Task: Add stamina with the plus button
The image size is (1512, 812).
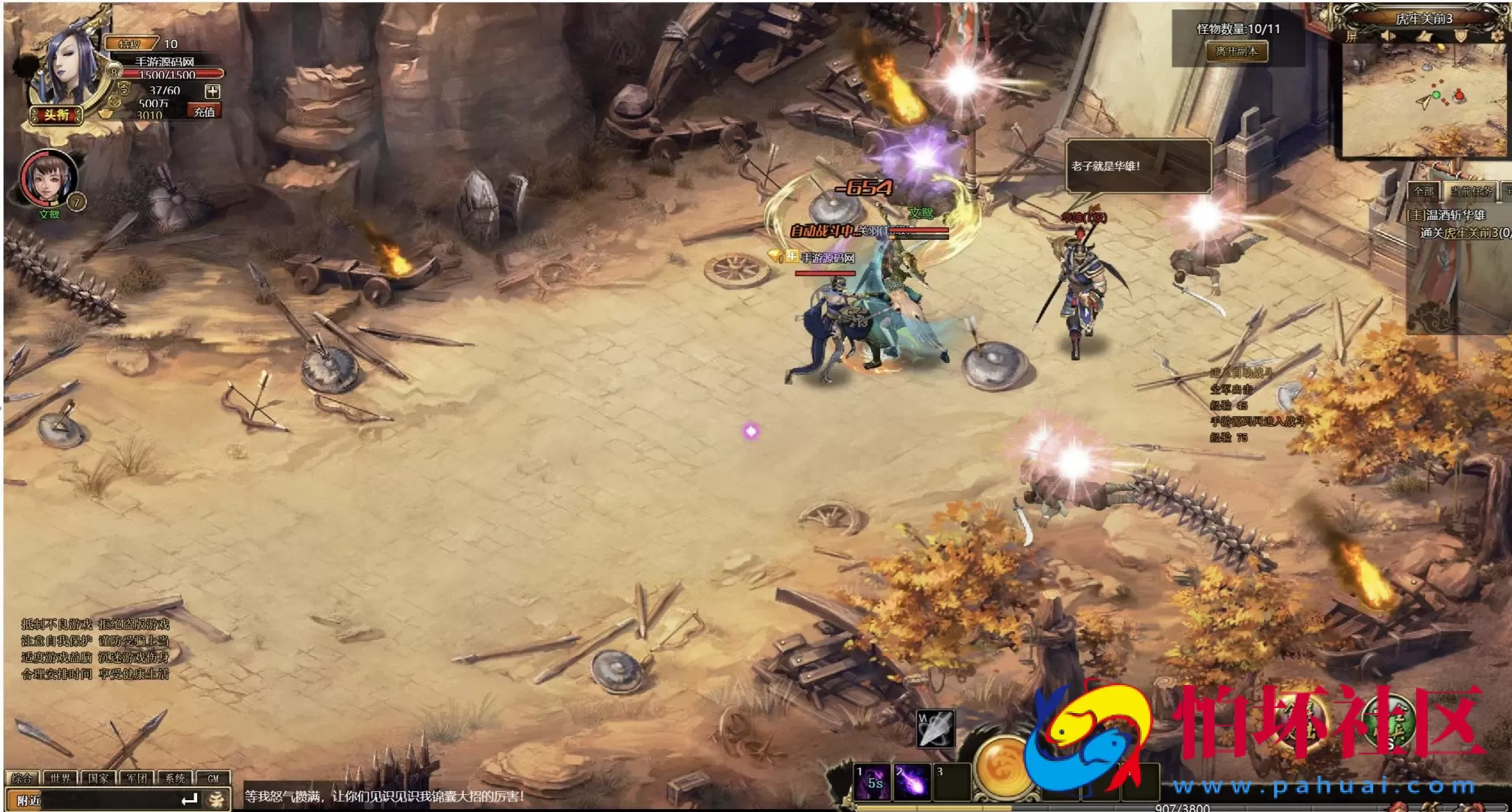Action: click(x=213, y=92)
